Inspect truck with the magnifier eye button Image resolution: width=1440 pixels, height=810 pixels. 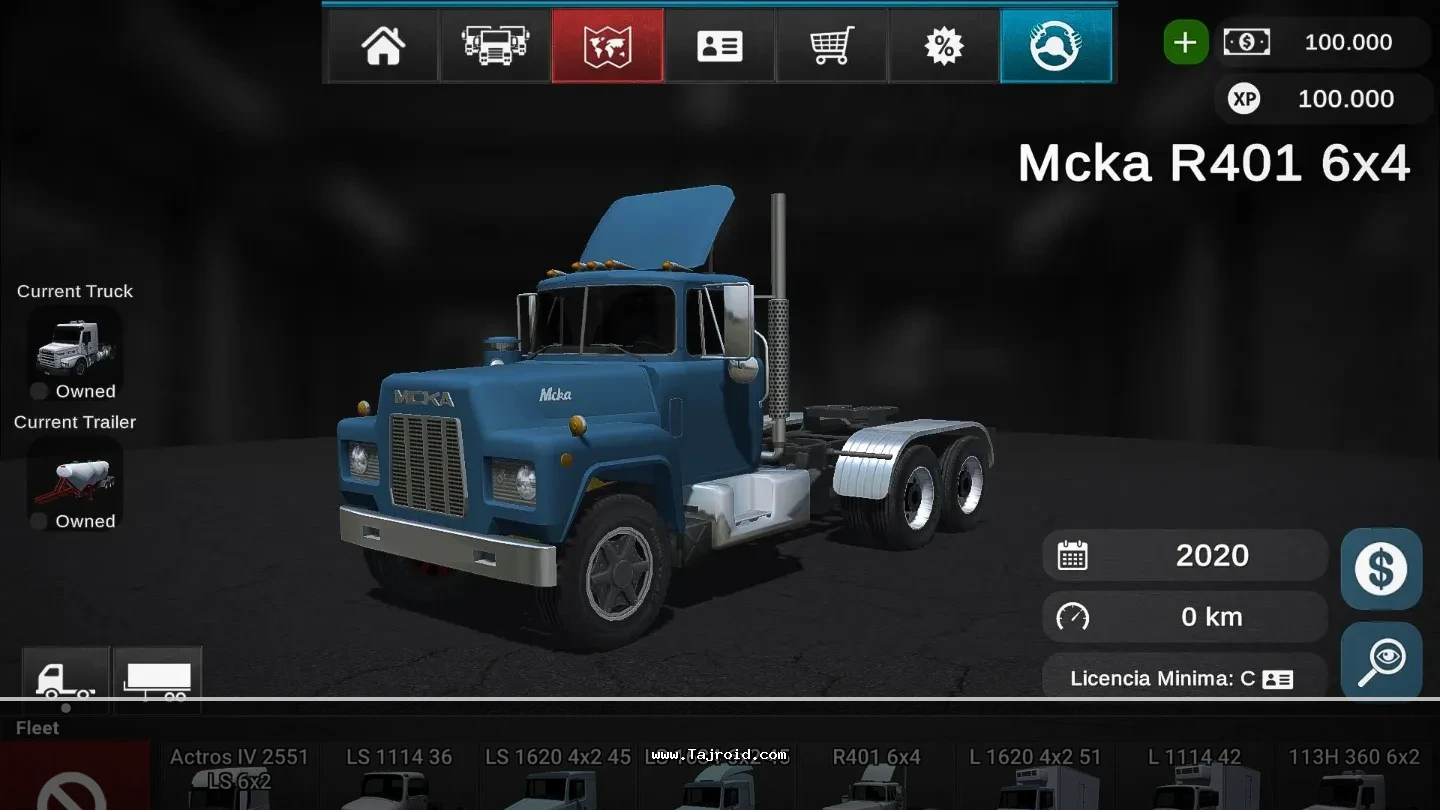[1381, 662]
